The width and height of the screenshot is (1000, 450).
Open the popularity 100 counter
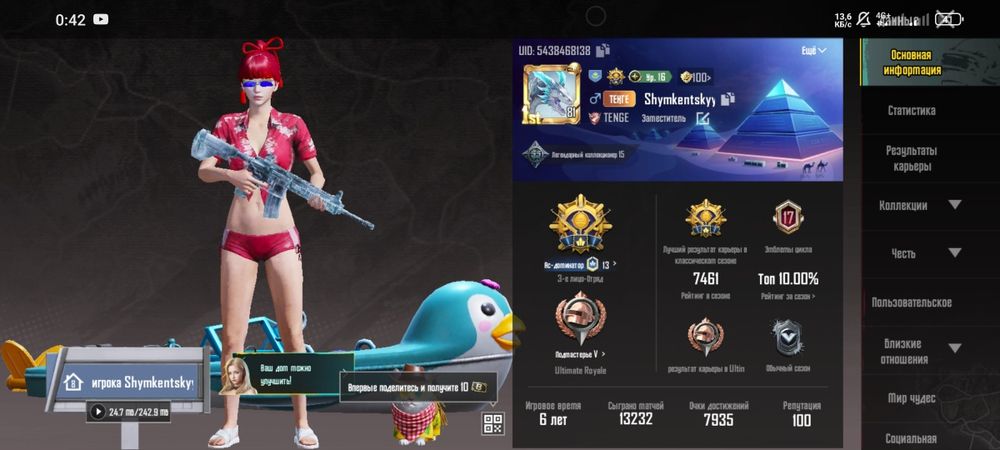tap(696, 77)
